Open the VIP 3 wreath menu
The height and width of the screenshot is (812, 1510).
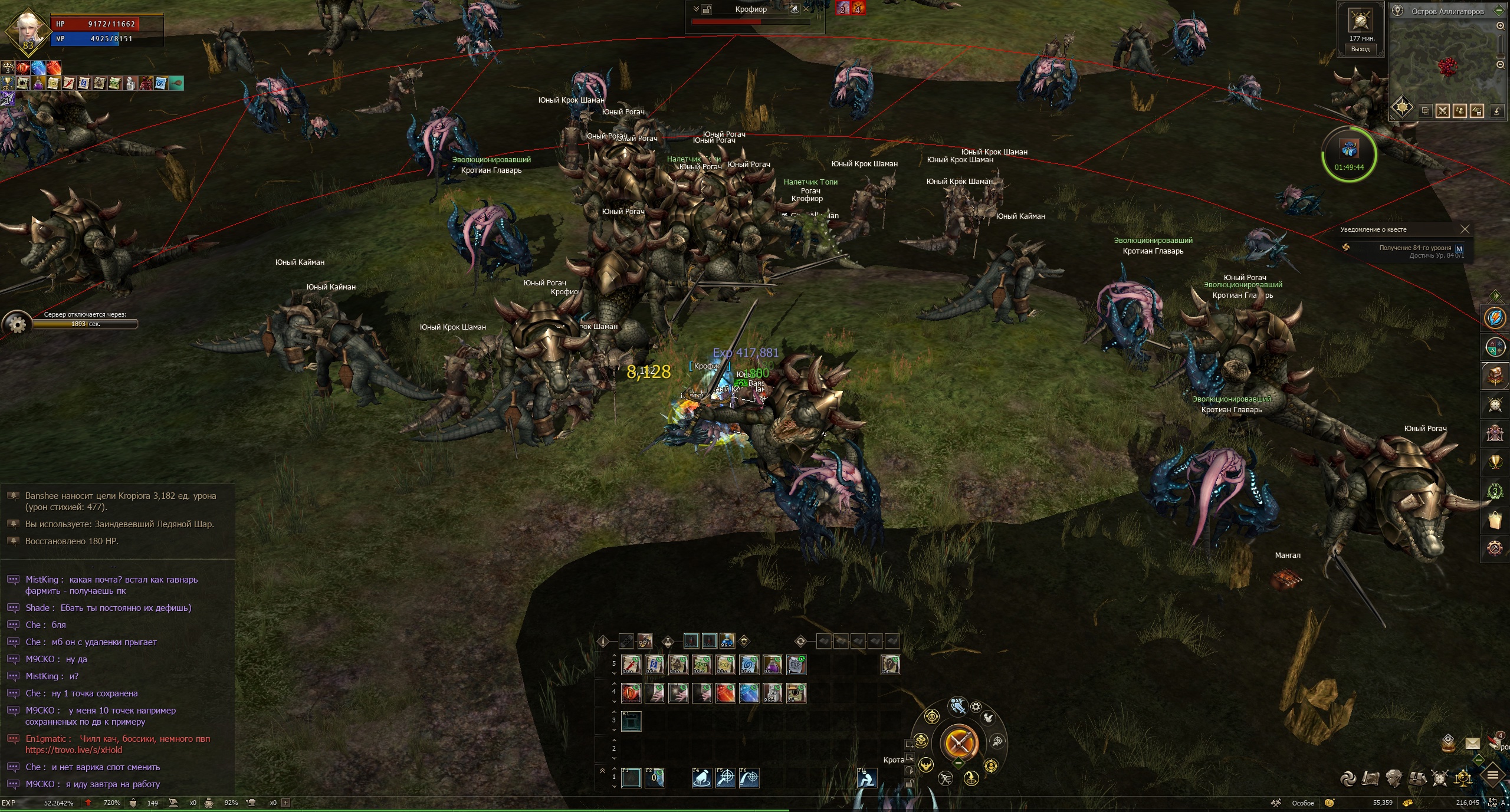[x=1495, y=491]
